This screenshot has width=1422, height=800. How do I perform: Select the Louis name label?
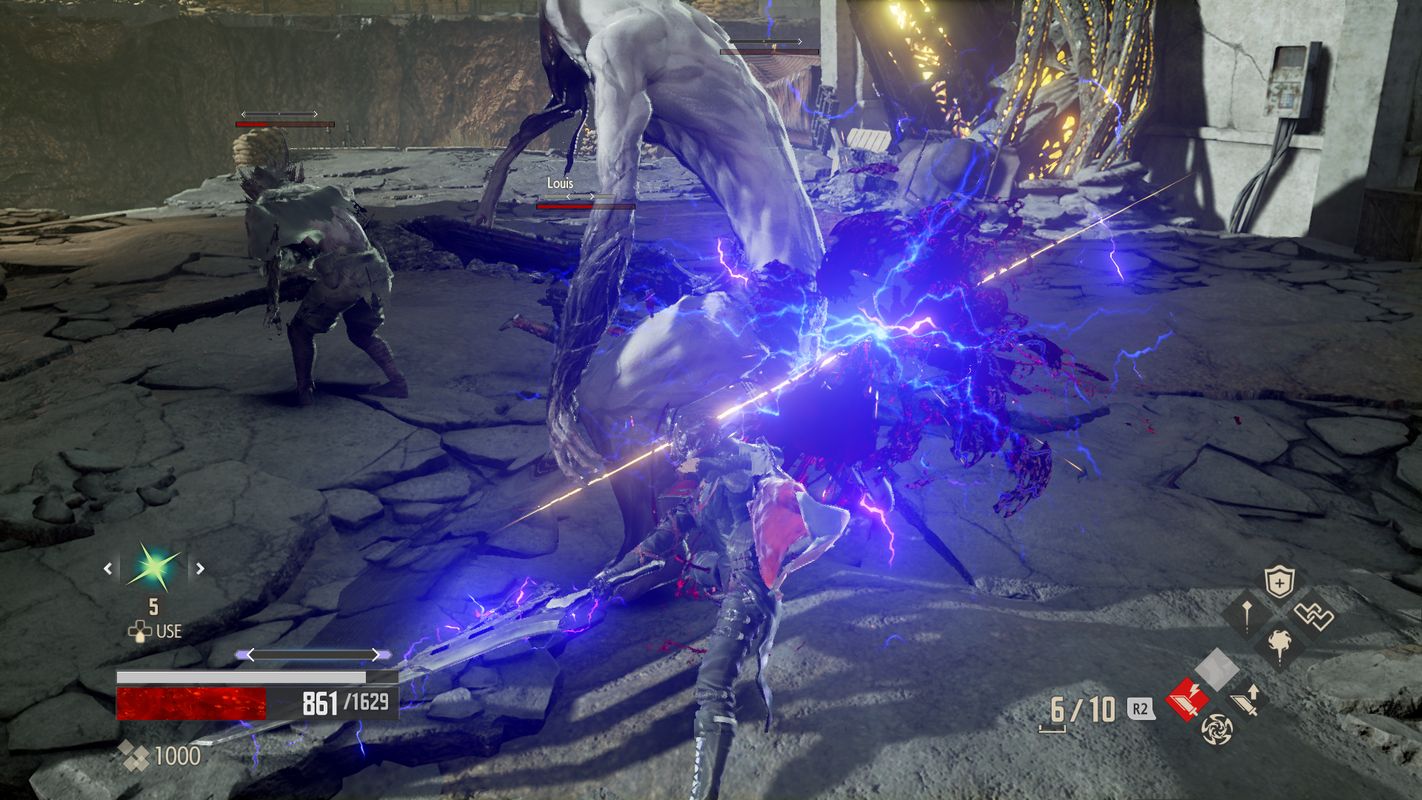559,184
